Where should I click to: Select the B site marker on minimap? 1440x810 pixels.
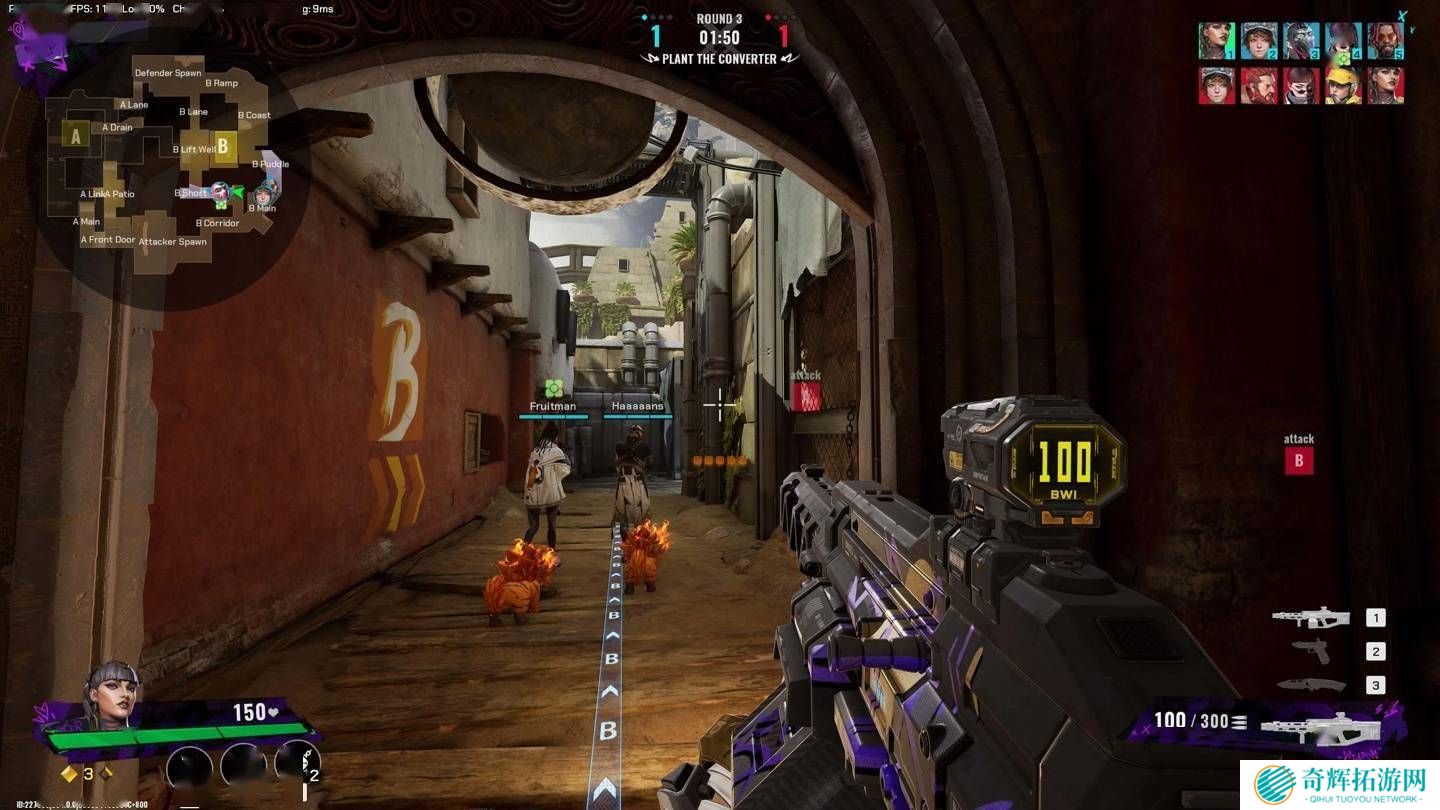tap(223, 146)
